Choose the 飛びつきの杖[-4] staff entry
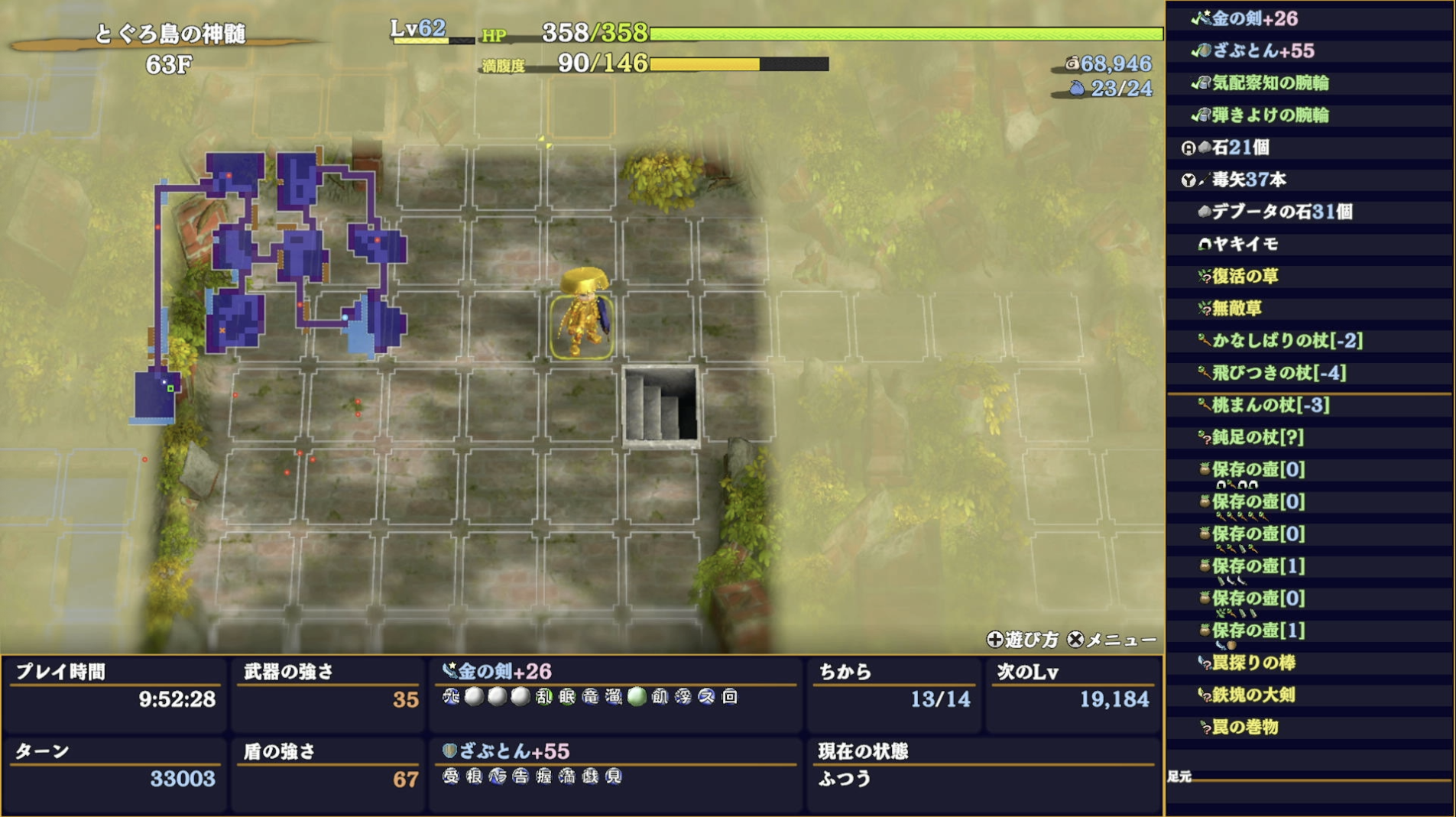This screenshot has height=817, width=1456. [x=1279, y=373]
